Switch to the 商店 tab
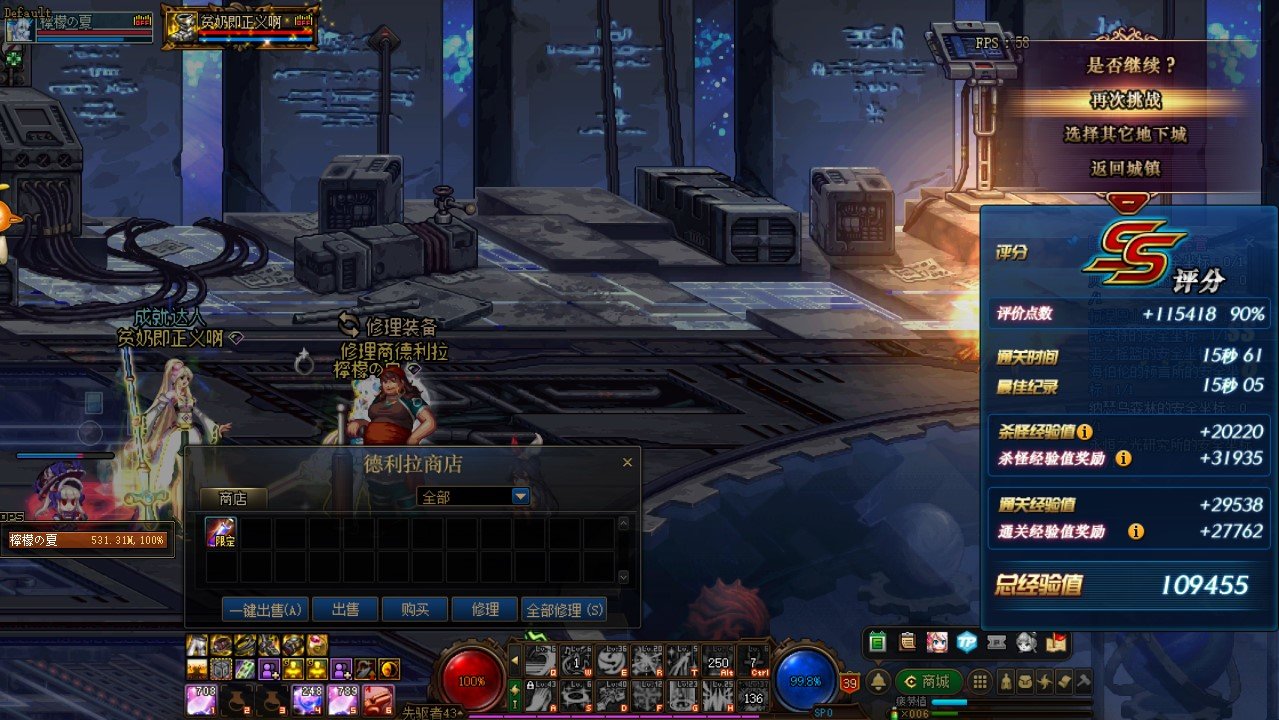Image resolution: width=1279 pixels, height=720 pixels. point(233,498)
